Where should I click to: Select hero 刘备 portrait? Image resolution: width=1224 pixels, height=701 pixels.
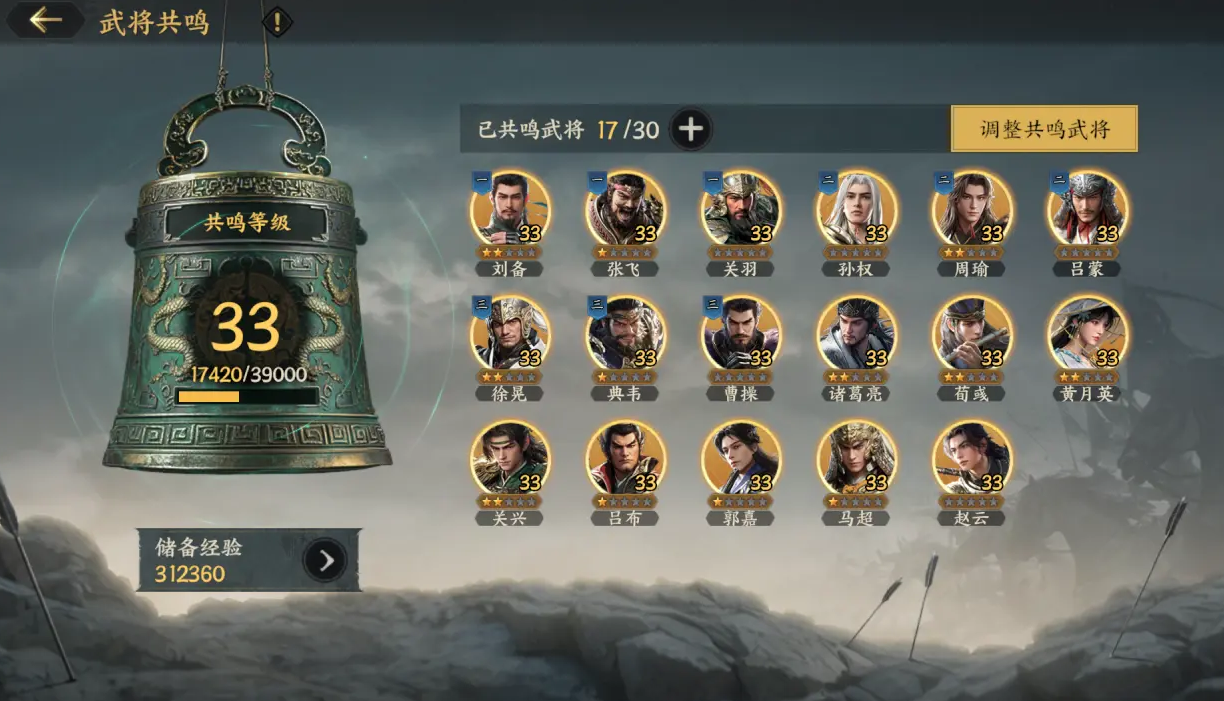(x=510, y=210)
